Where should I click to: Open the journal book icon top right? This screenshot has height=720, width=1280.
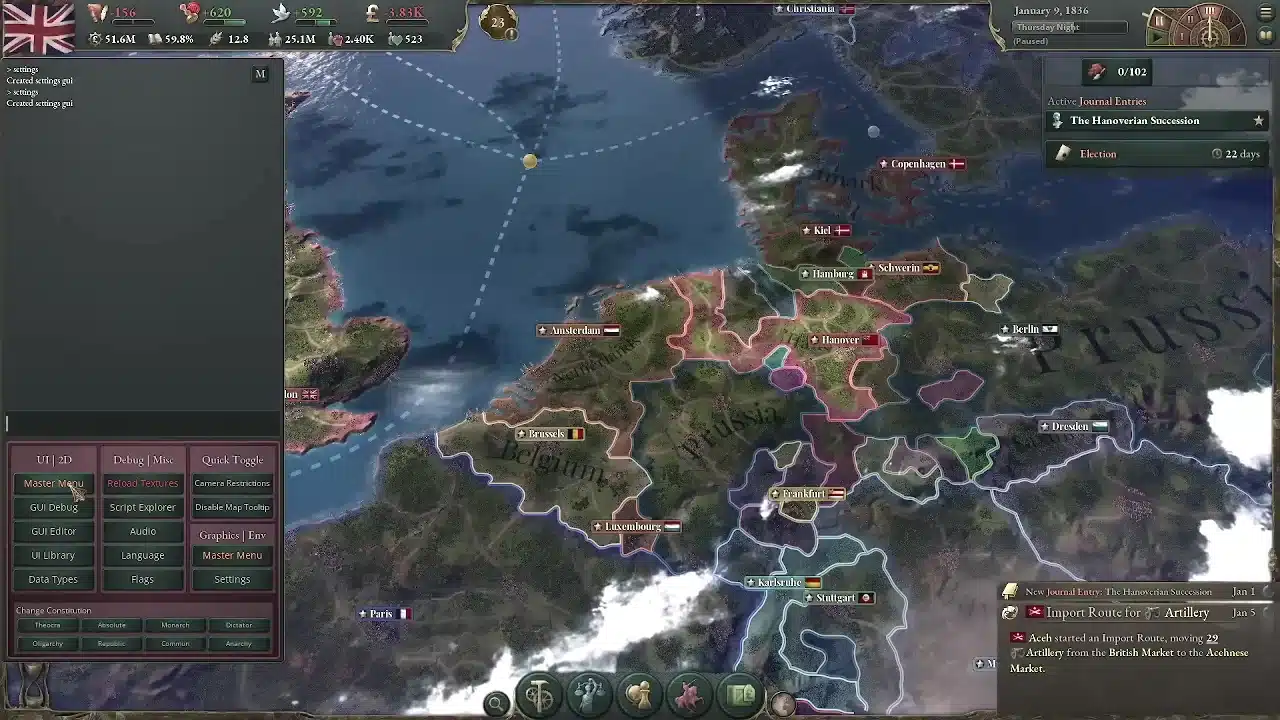click(x=1265, y=36)
